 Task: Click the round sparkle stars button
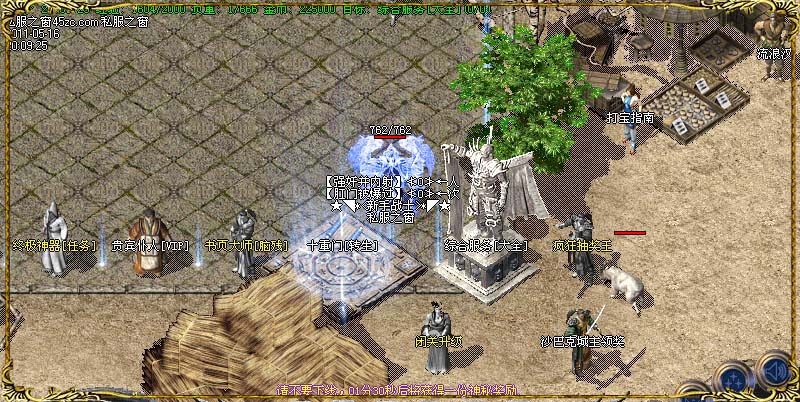tap(732, 379)
